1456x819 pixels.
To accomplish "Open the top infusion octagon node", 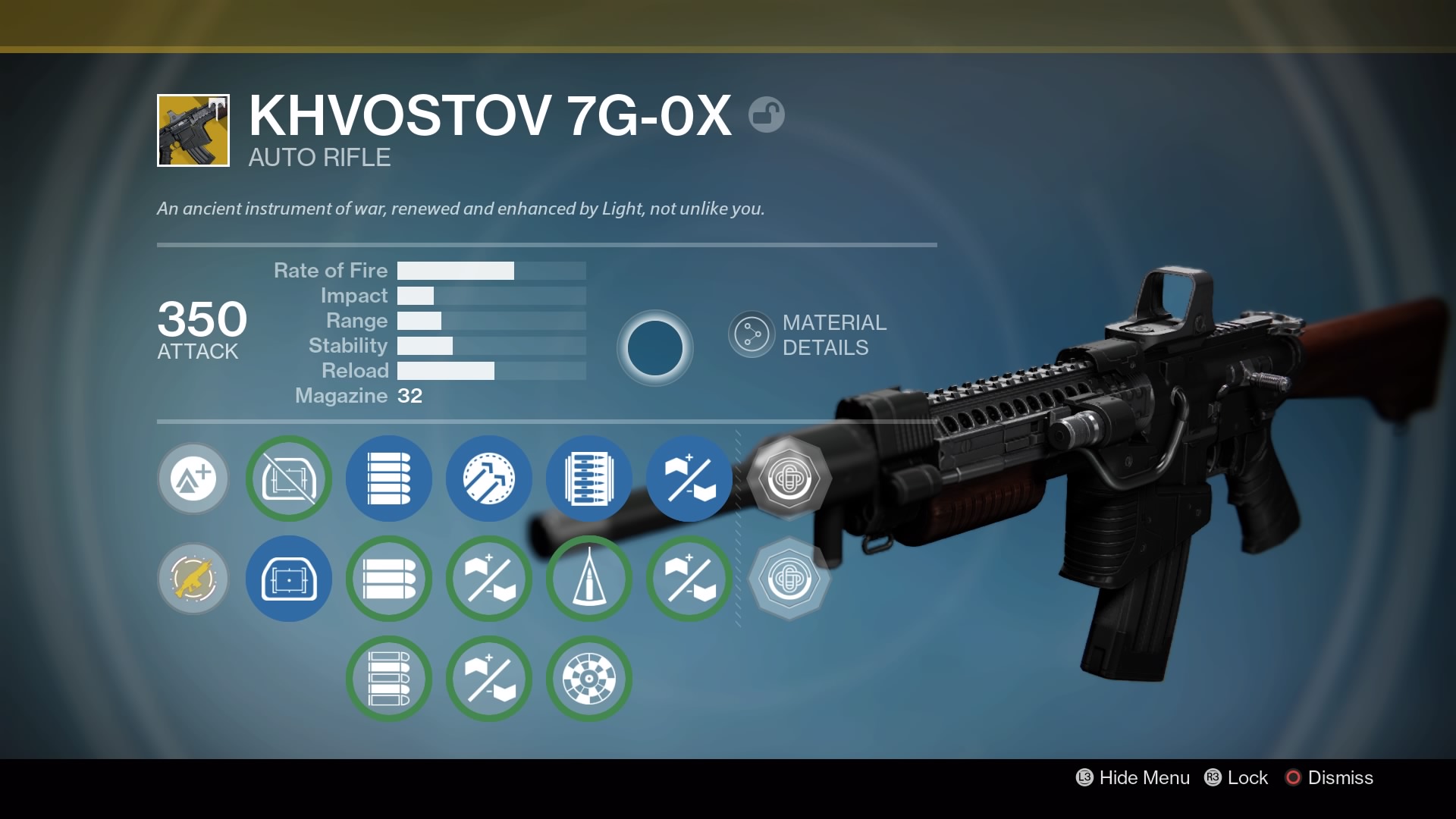I will 790,479.
